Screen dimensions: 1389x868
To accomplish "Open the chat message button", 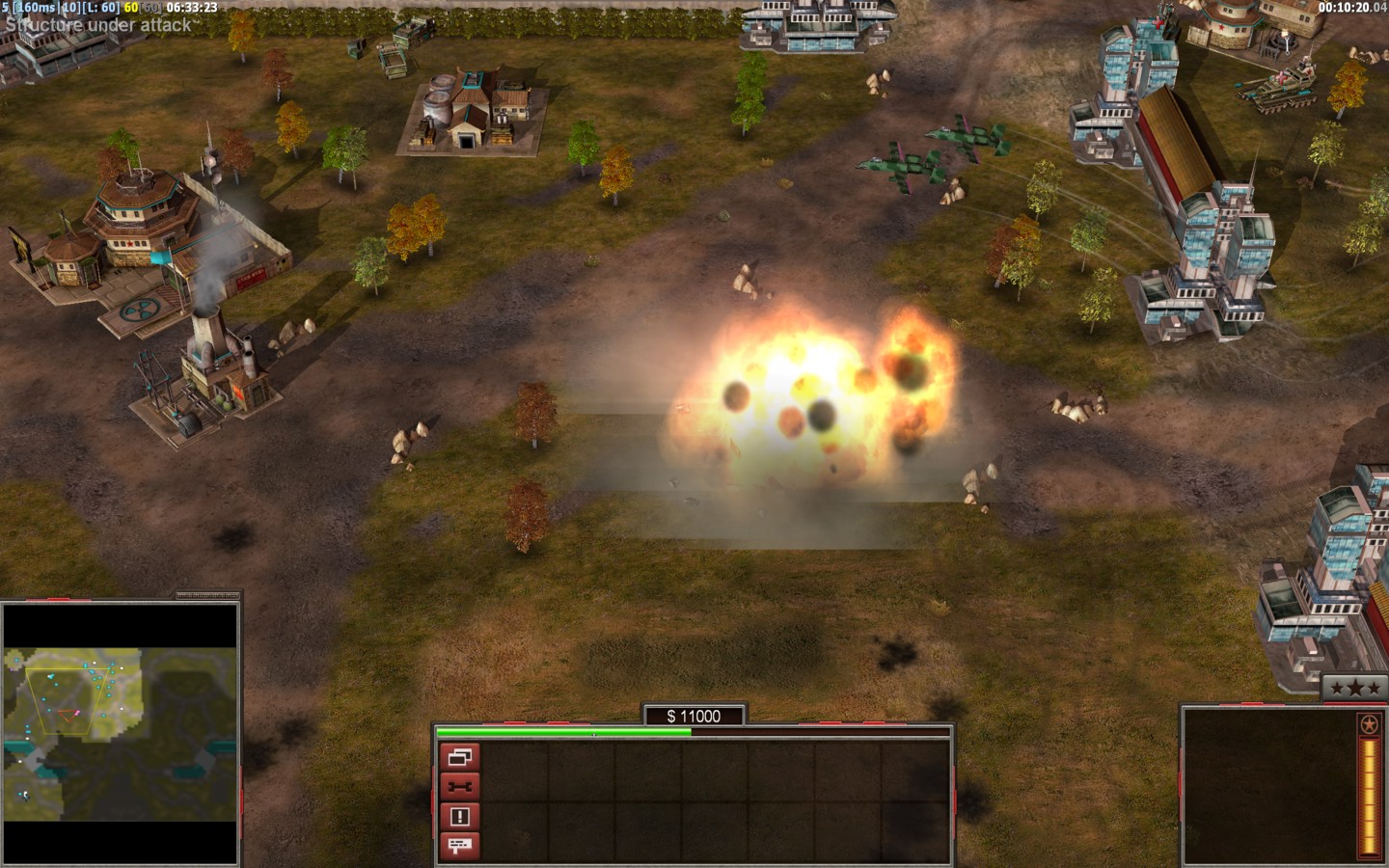I will (459, 846).
